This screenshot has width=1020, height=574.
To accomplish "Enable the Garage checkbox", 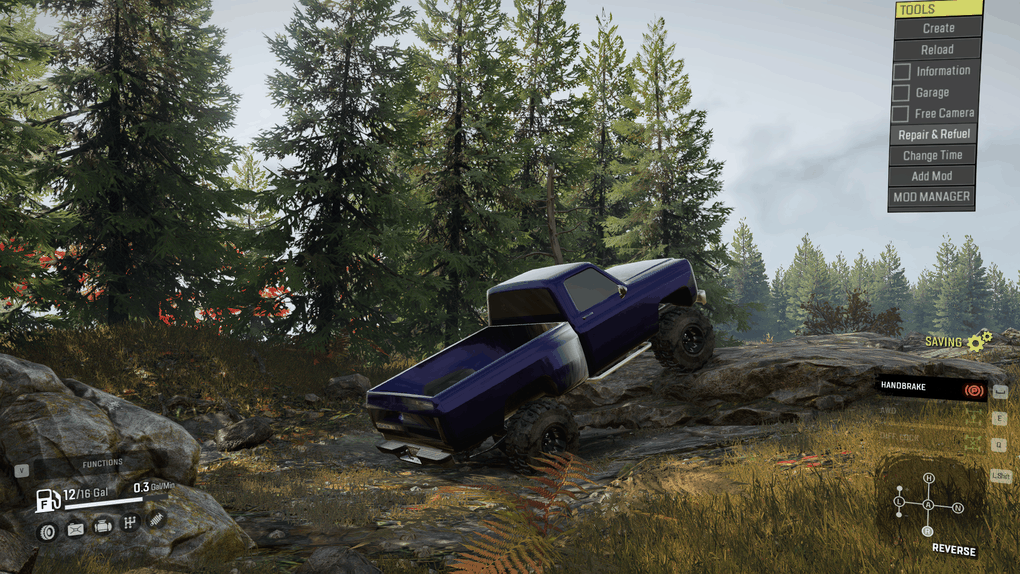I will [x=901, y=93].
